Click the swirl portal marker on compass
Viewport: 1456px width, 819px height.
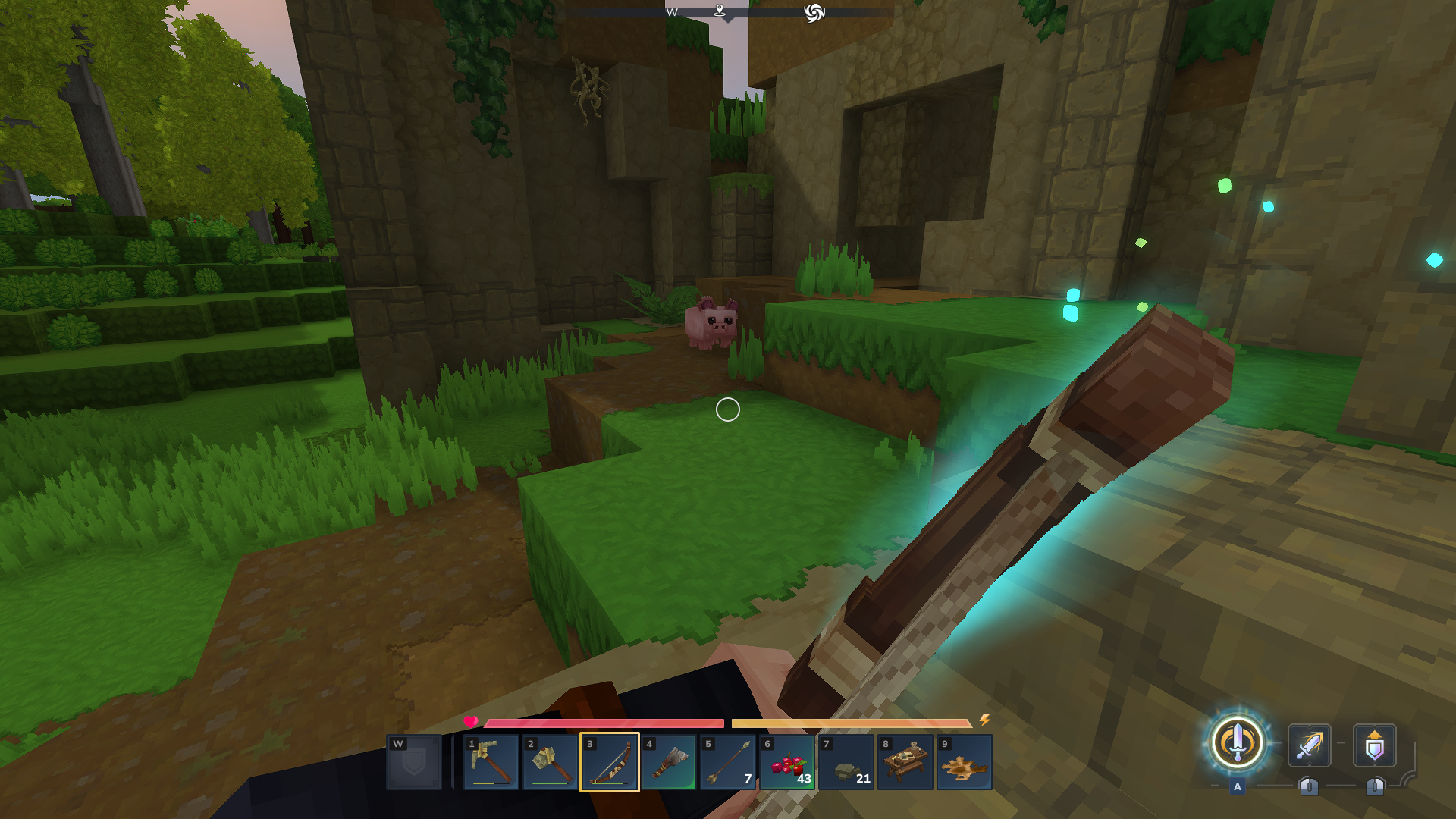point(814,13)
